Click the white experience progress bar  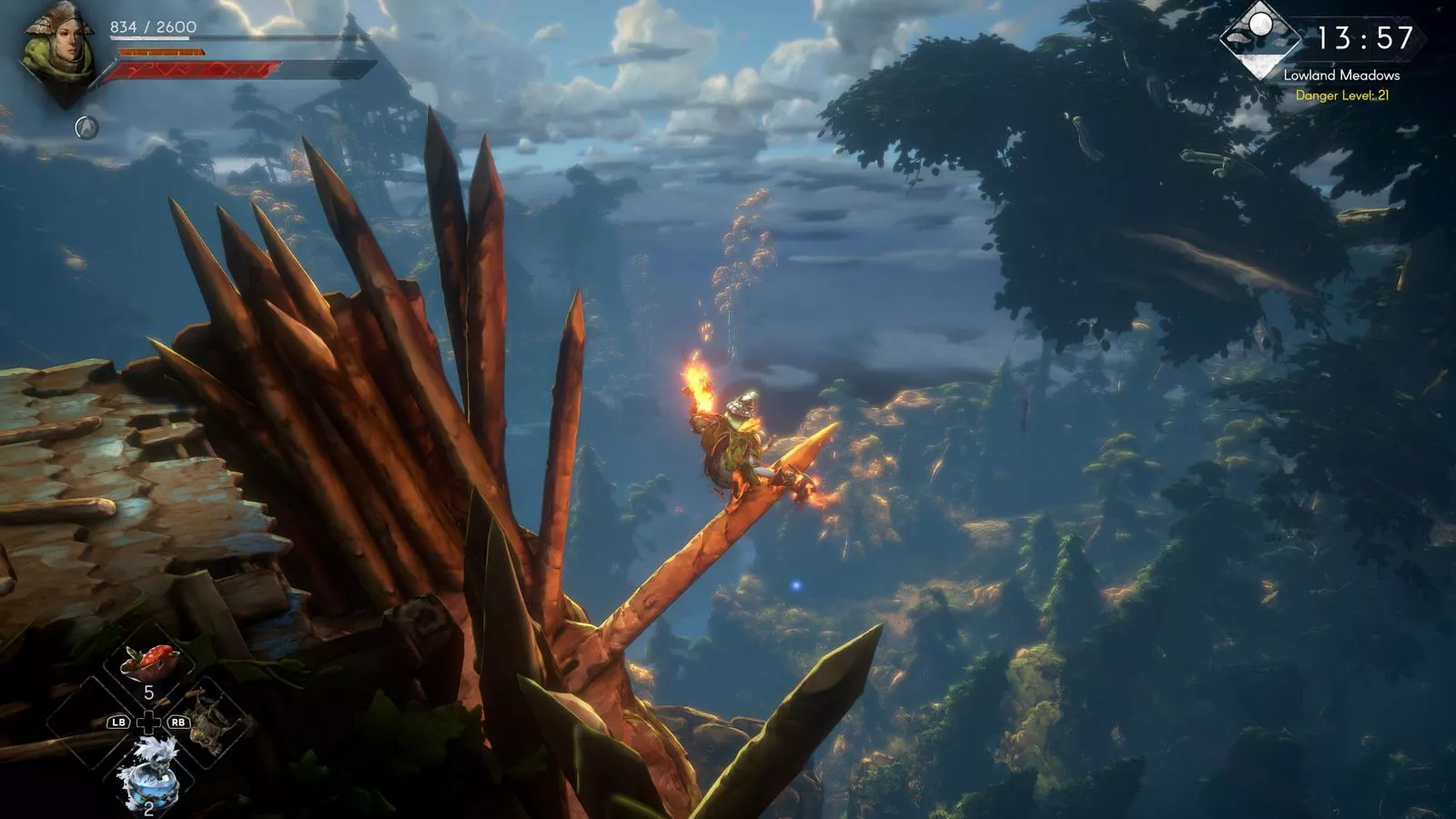point(147,38)
